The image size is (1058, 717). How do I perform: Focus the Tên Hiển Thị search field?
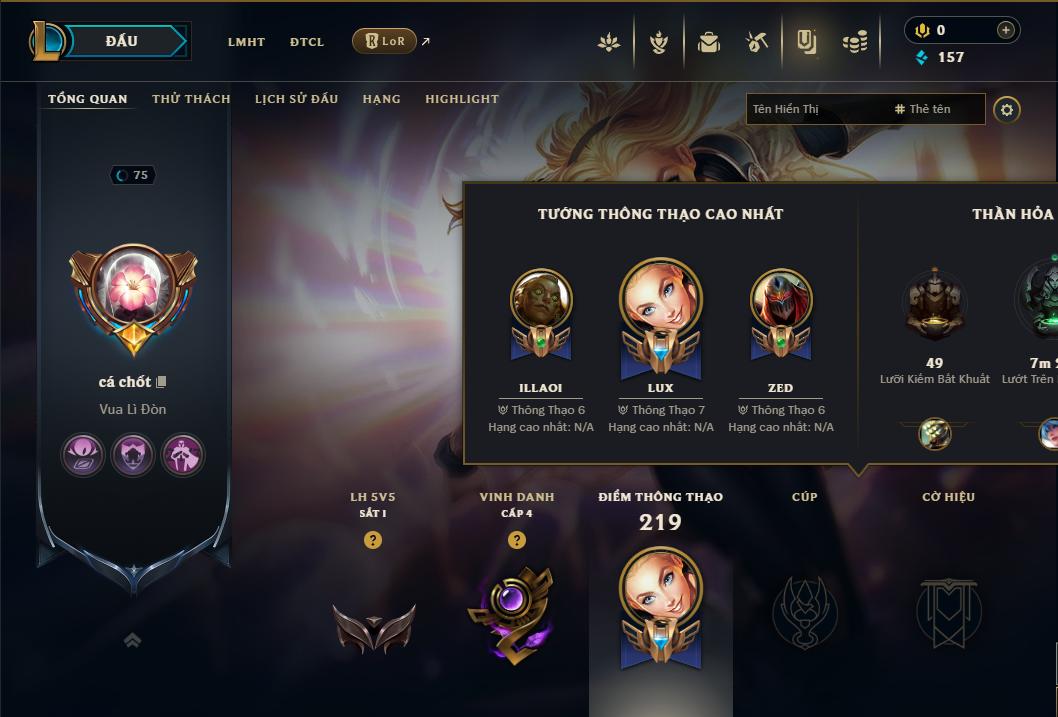(x=815, y=109)
